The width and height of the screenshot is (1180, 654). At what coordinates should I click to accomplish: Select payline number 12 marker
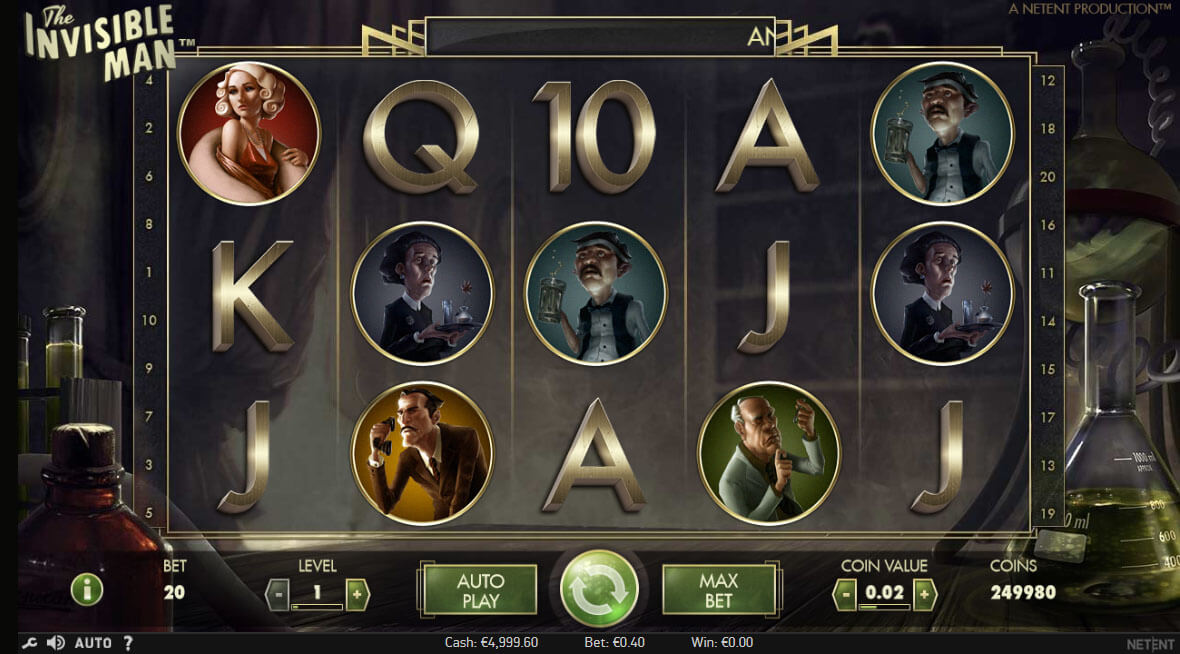coord(1049,81)
